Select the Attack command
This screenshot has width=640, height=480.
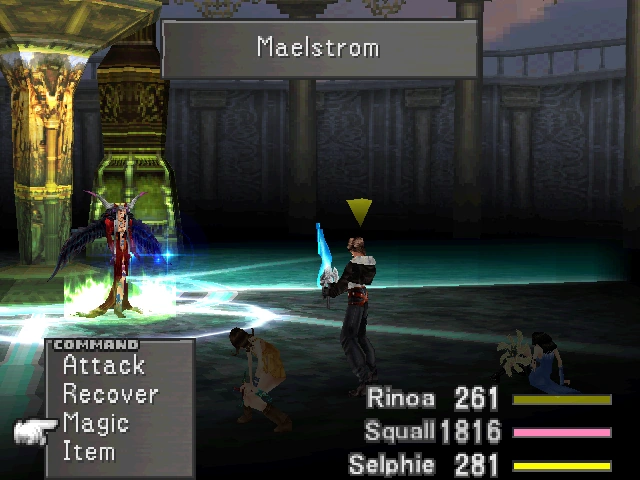(103, 366)
